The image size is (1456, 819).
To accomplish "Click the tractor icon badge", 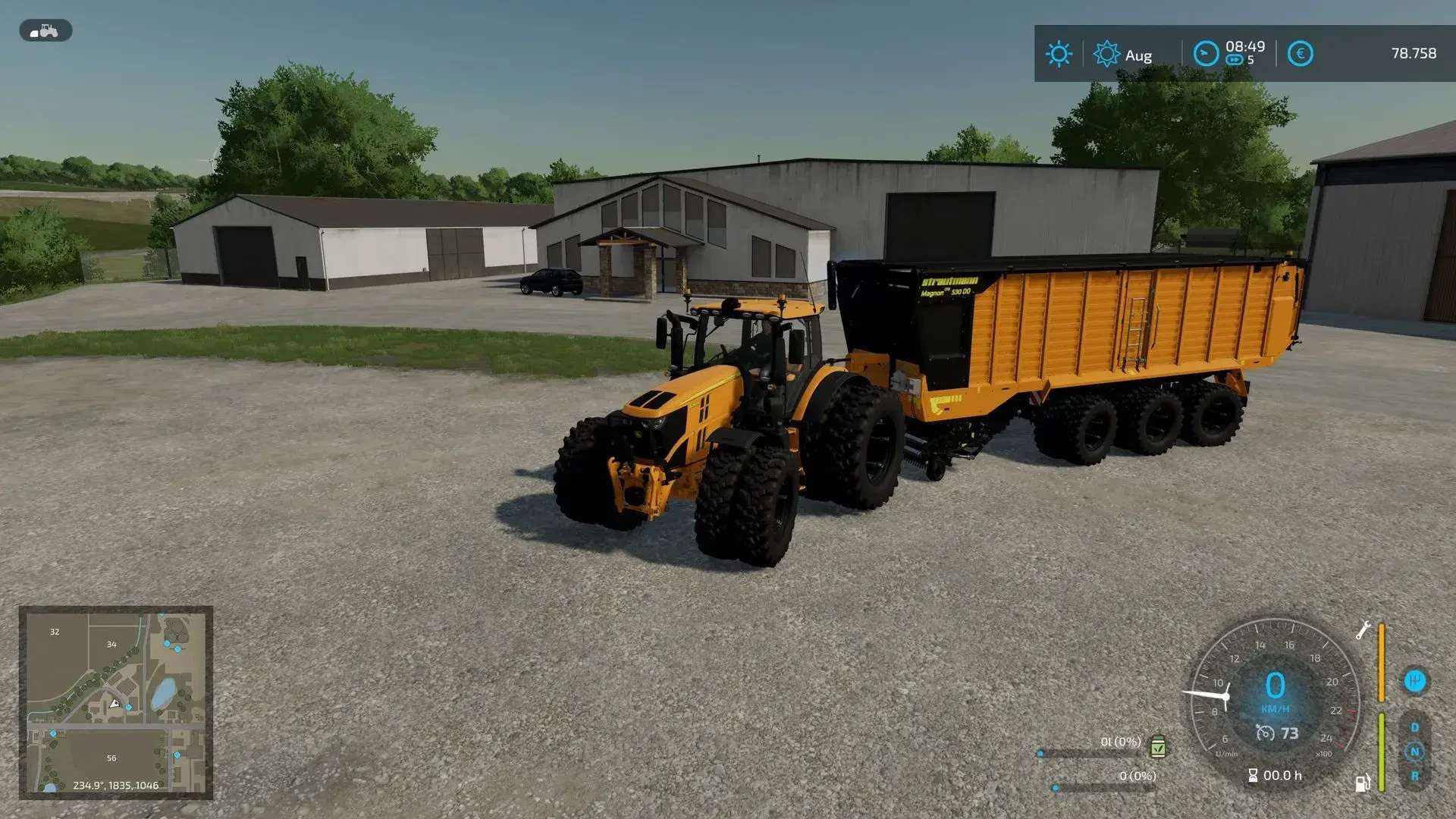I will (x=45, y=31).
